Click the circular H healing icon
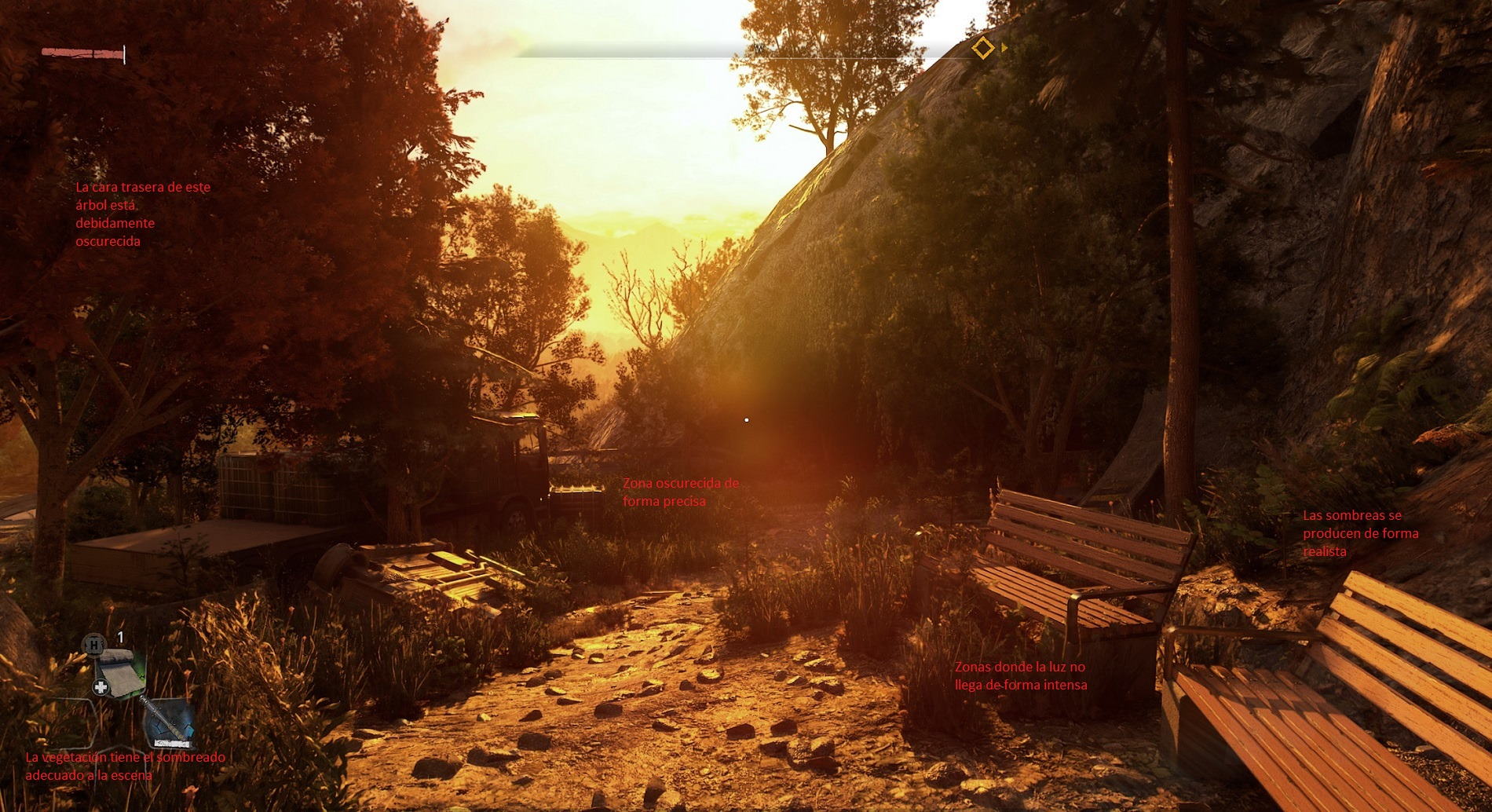Viewport: 1492px width, 812px height. coord(94,645)
